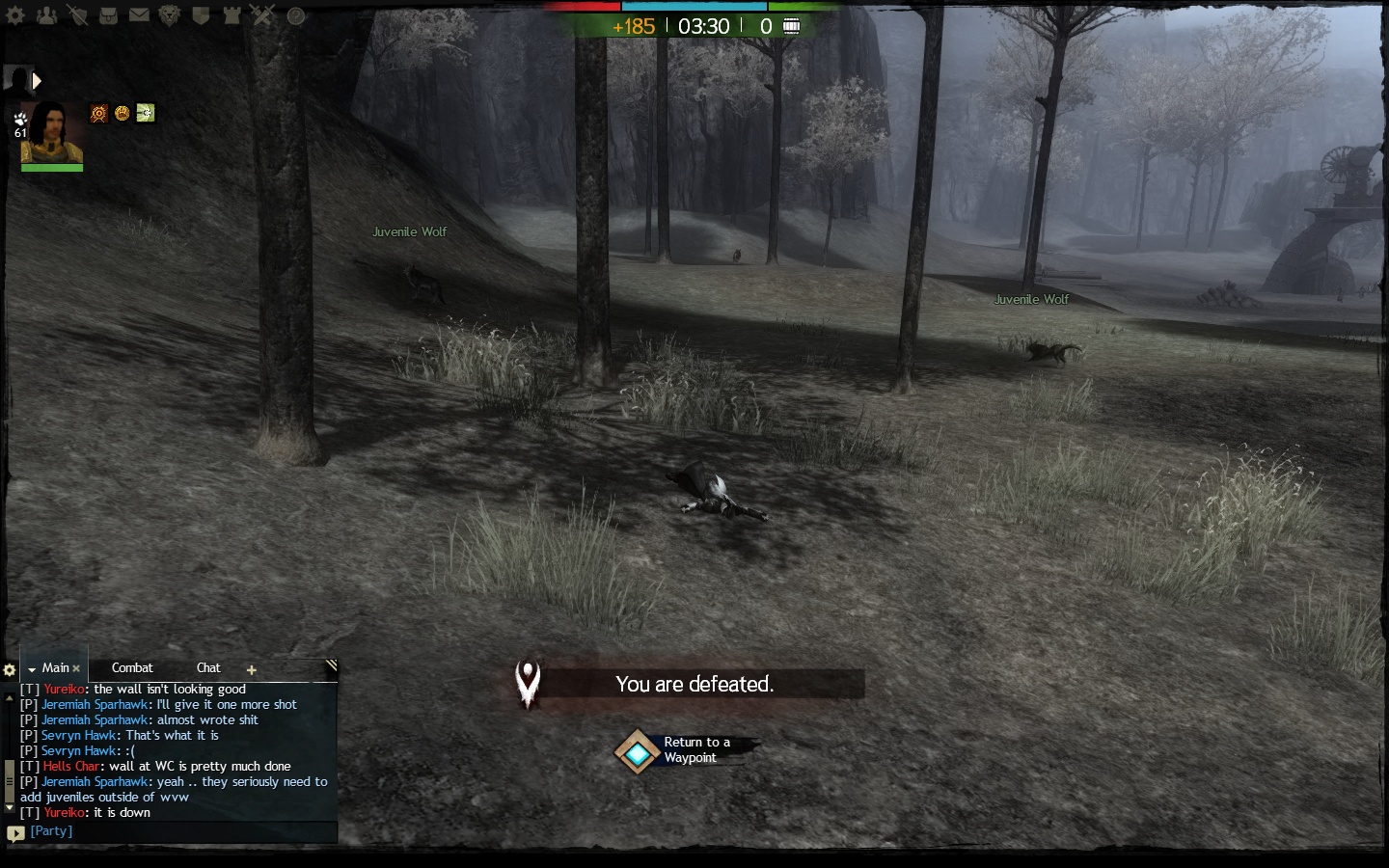
Task: Open the hero panel sword-and-shield icon
Action: pos(77,15)
